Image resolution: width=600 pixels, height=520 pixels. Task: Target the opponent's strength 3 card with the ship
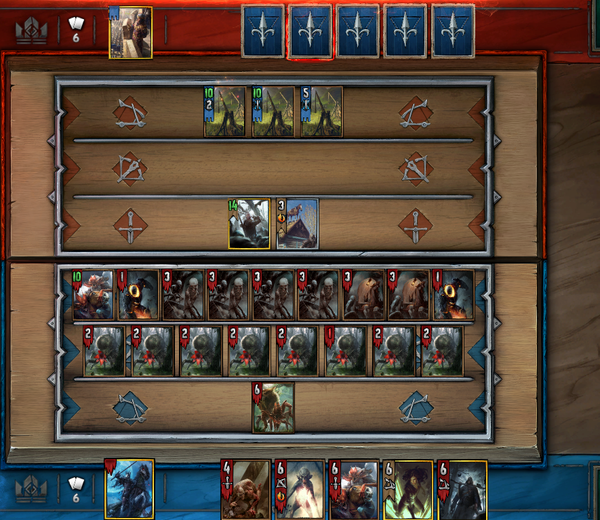tap(297, 223)
